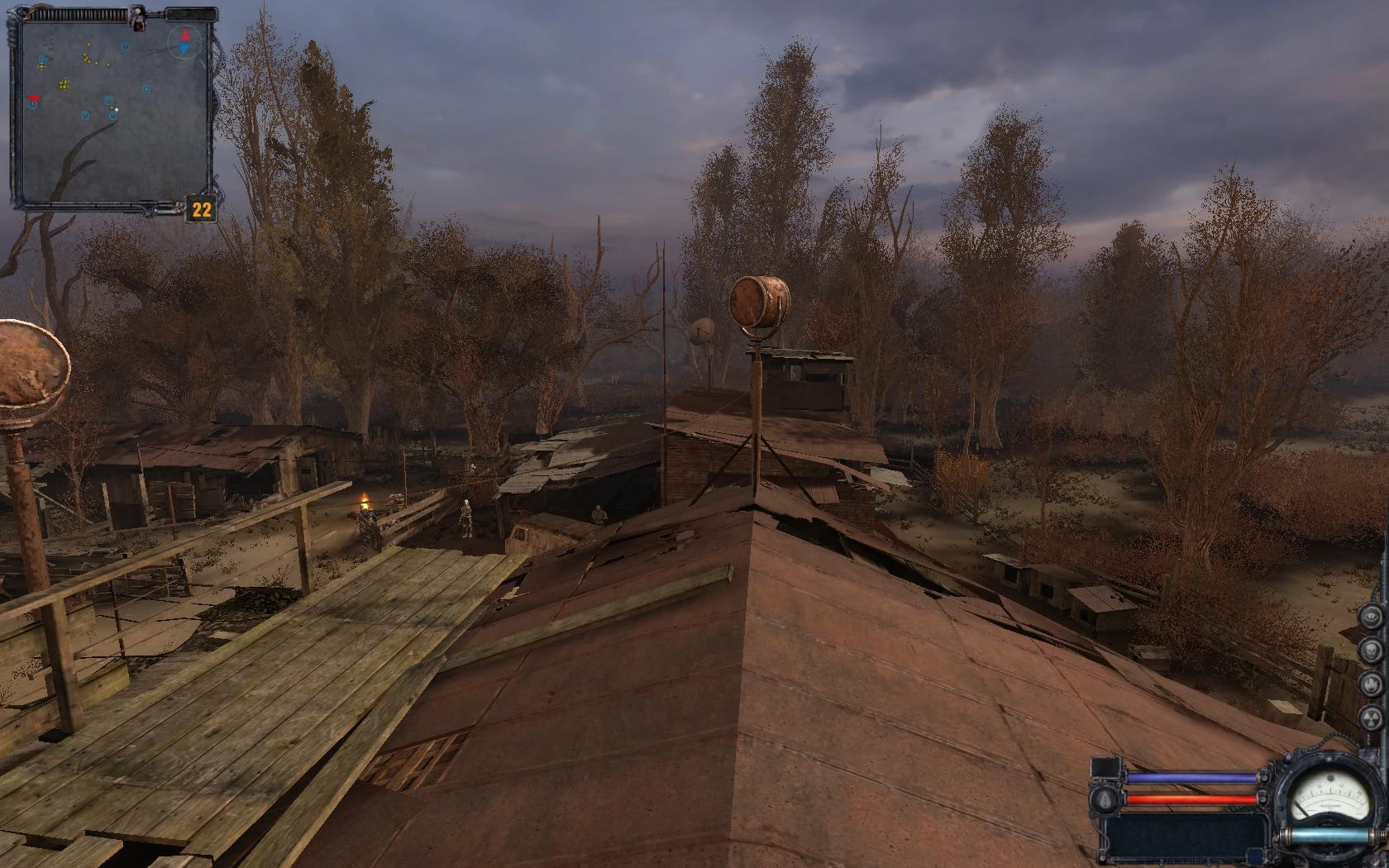1389x868 pixels.
Task: Toggle the burning torch beside the shack
Action: coord(364,496)
